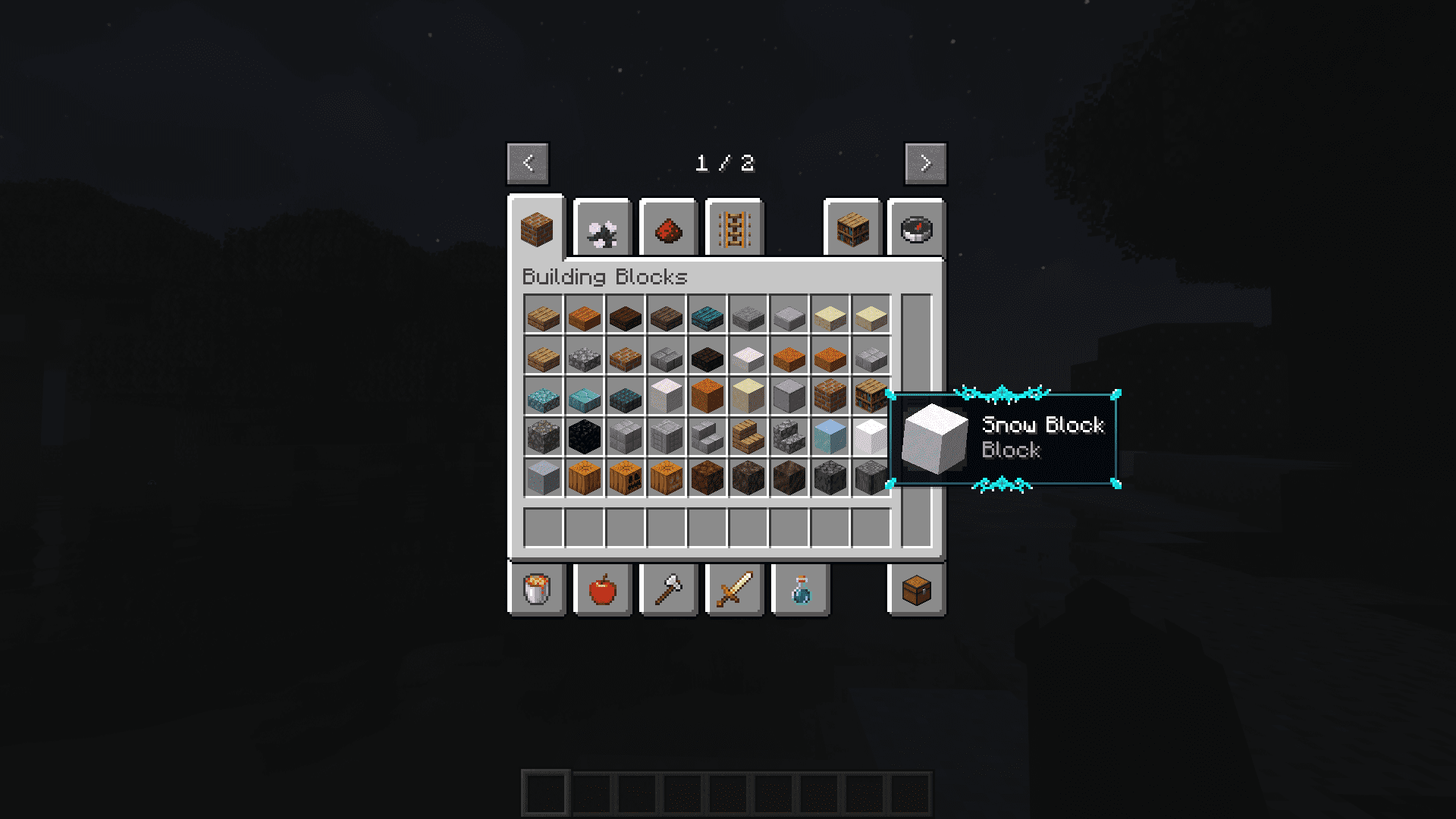
Task: Switch to the white flower decoration tab
Action: click(x=603, y=229)
